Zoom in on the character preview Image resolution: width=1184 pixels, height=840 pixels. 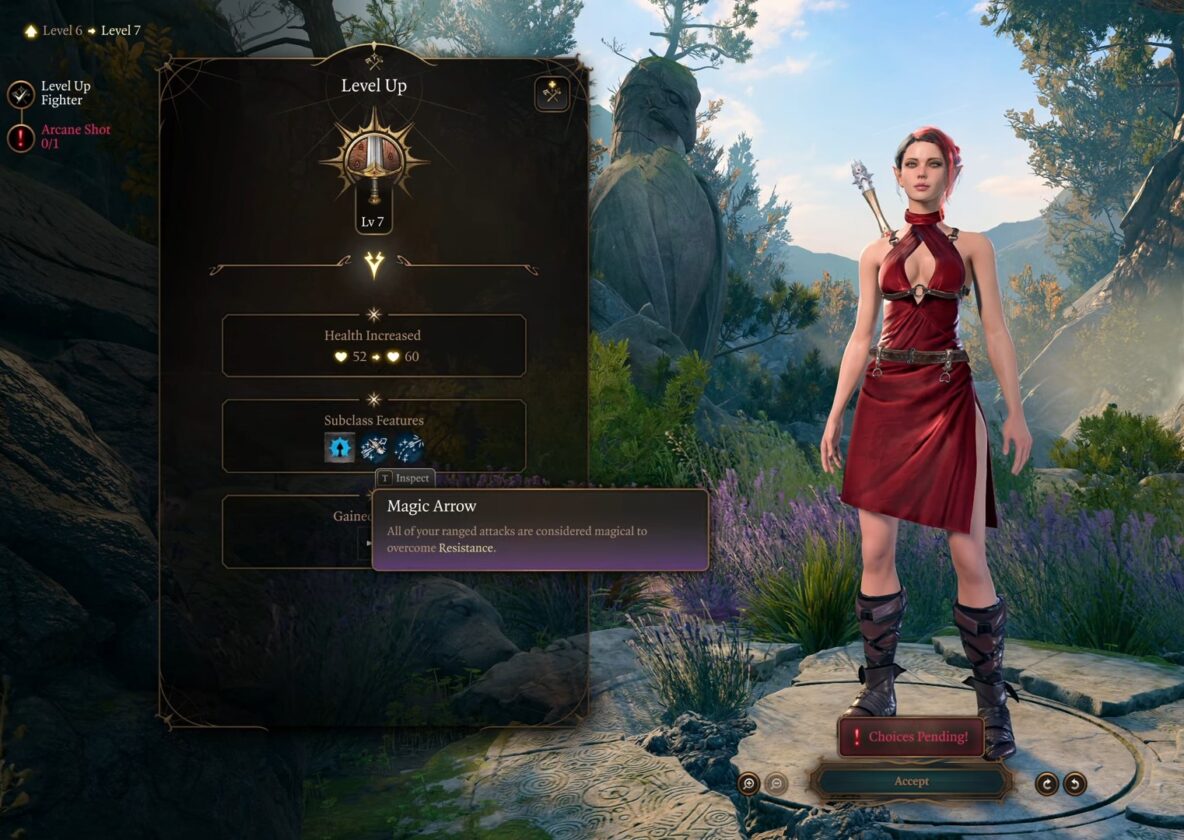(x=749, y=784)
